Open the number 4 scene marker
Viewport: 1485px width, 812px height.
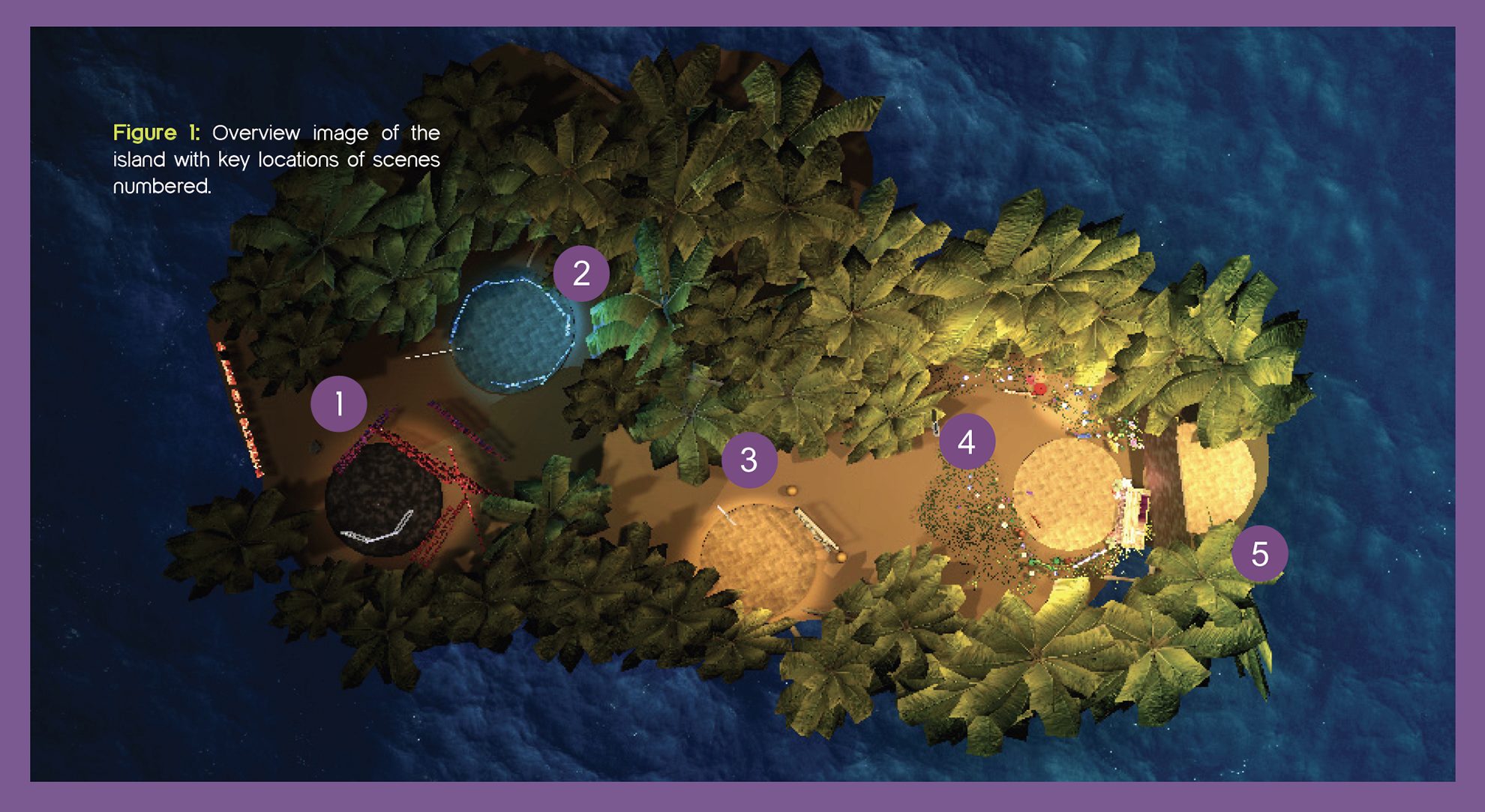[967, 442]
